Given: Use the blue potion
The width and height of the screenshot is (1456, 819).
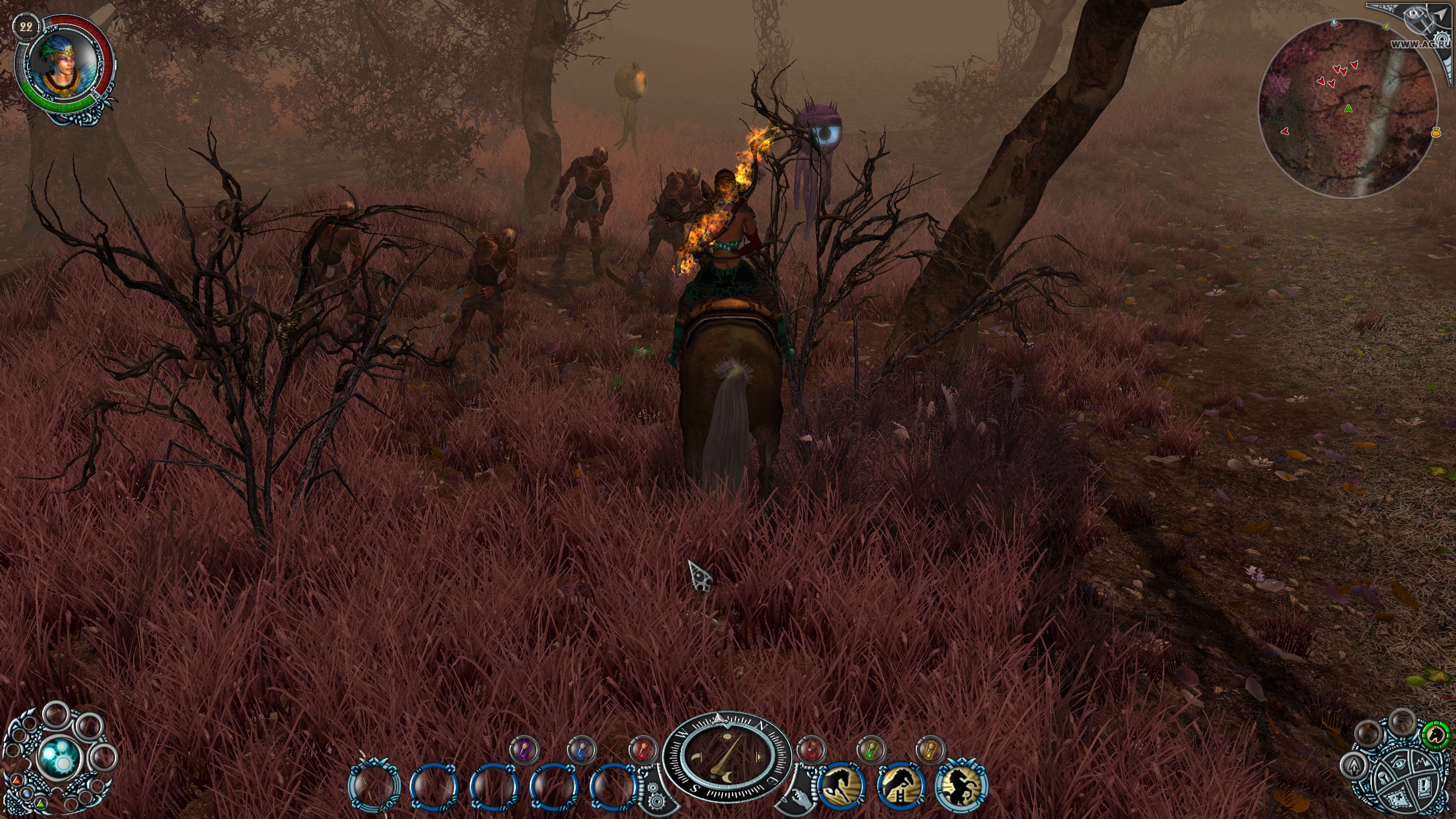Looking at the screenshot, I should 582,749.
